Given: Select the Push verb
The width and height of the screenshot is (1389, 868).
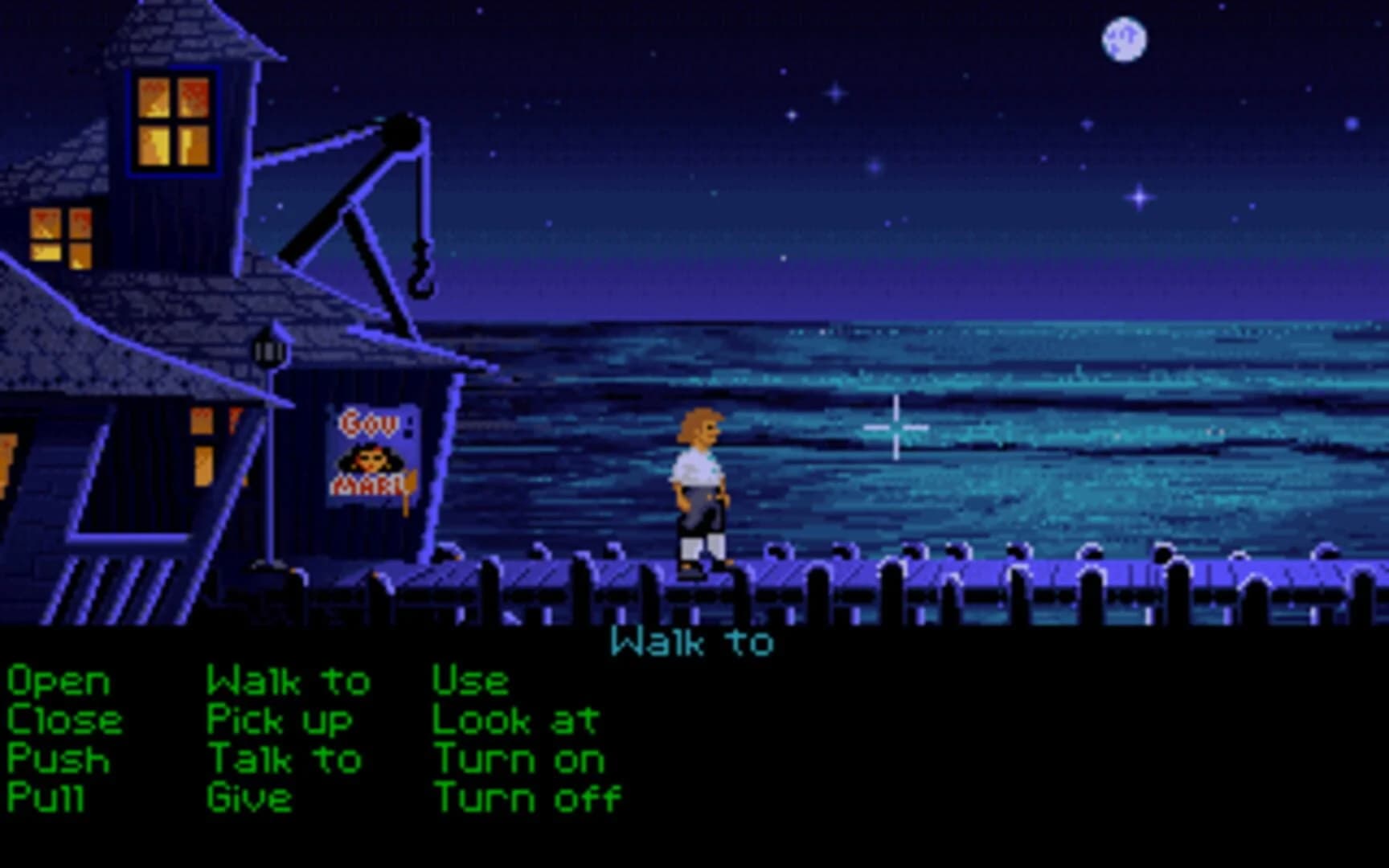Looking at the screenshot, I should point(56,756).
